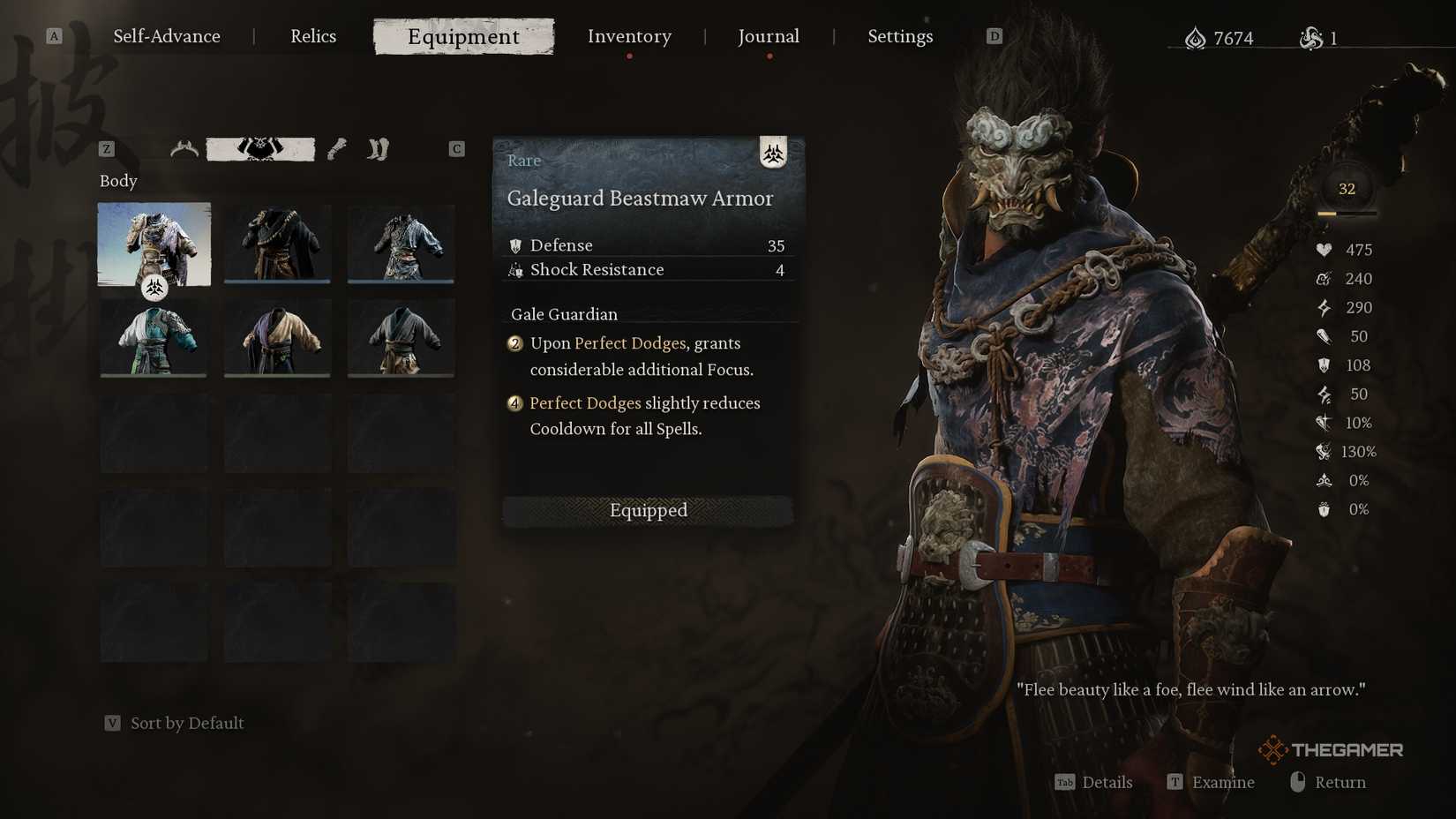The image size is (1456, 819).
Task: Click the Shock Resistance icon in tooltip
Action: pyautogui.click(x=515, y=270)
